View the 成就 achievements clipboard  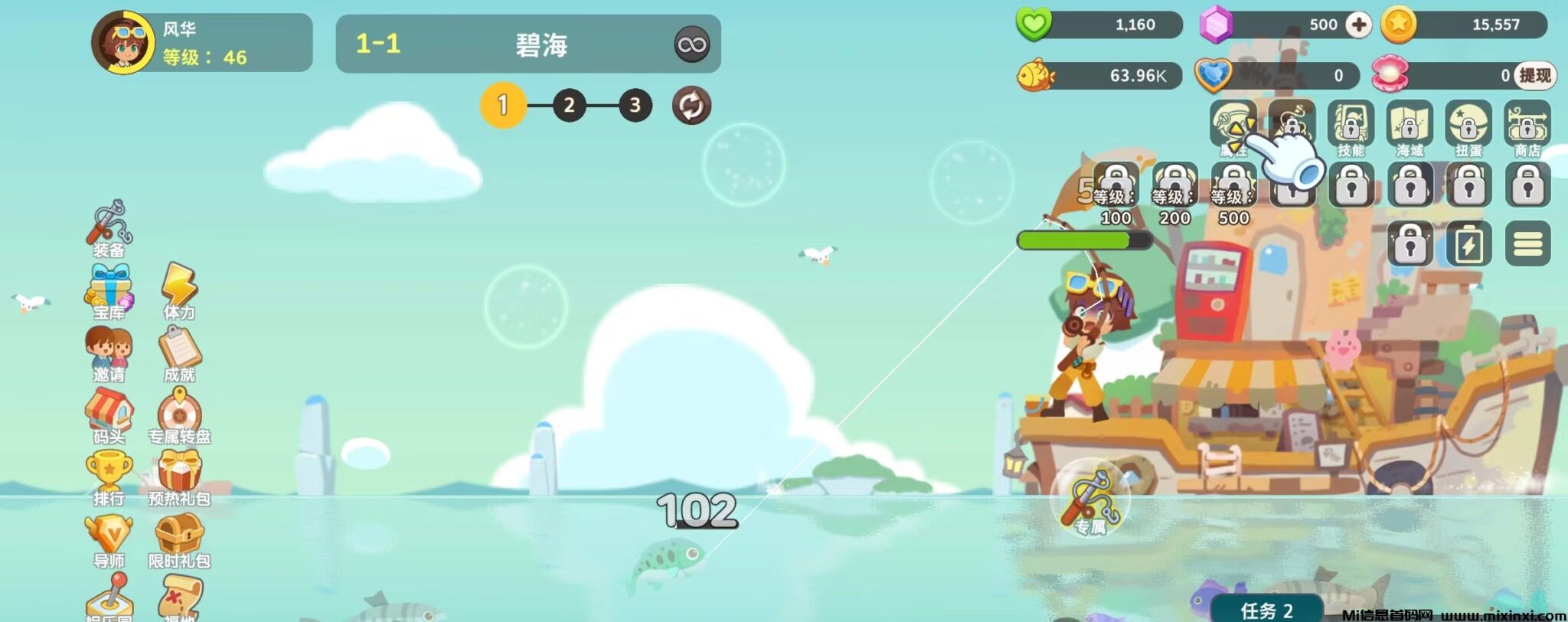[x=179, y=353]
